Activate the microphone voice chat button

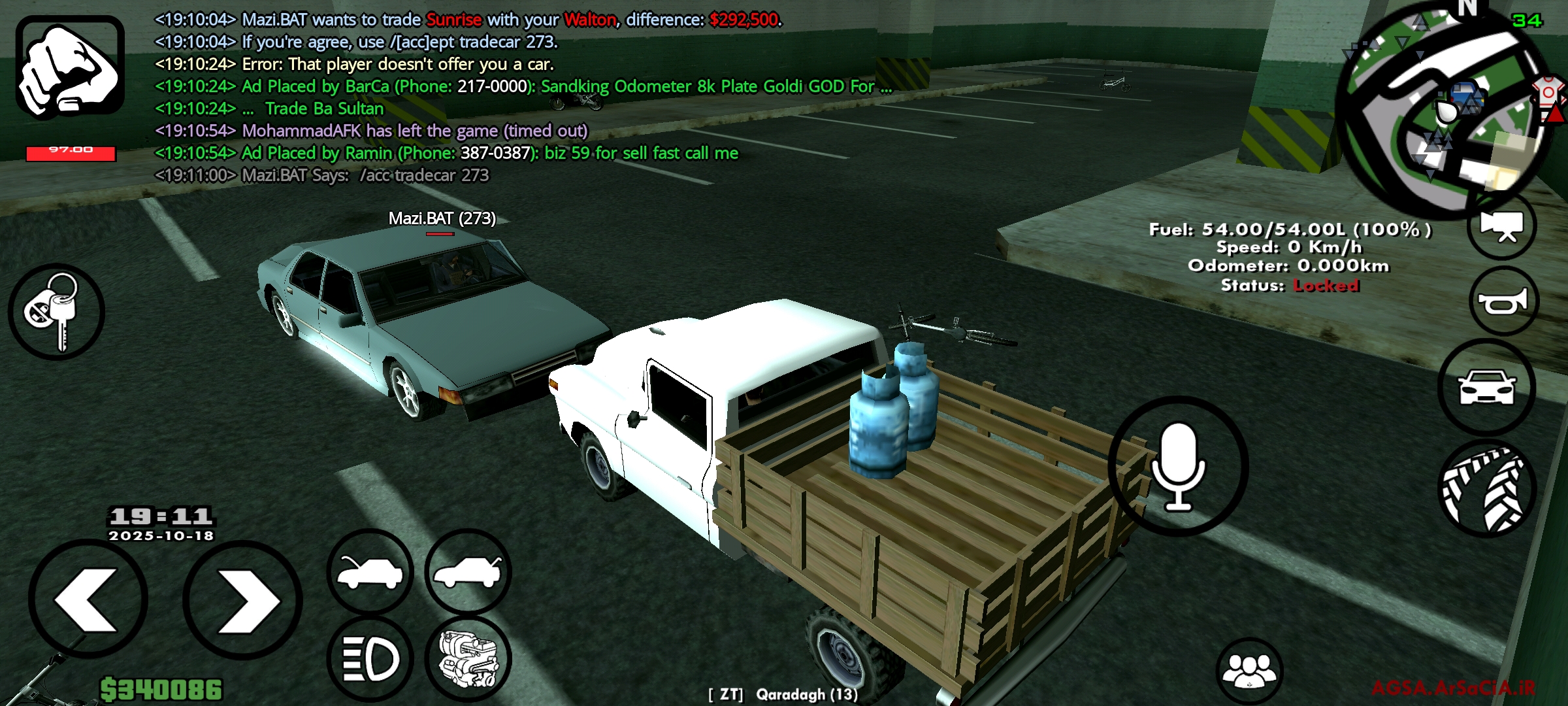pyautogui.click(x=1178, y=466)
